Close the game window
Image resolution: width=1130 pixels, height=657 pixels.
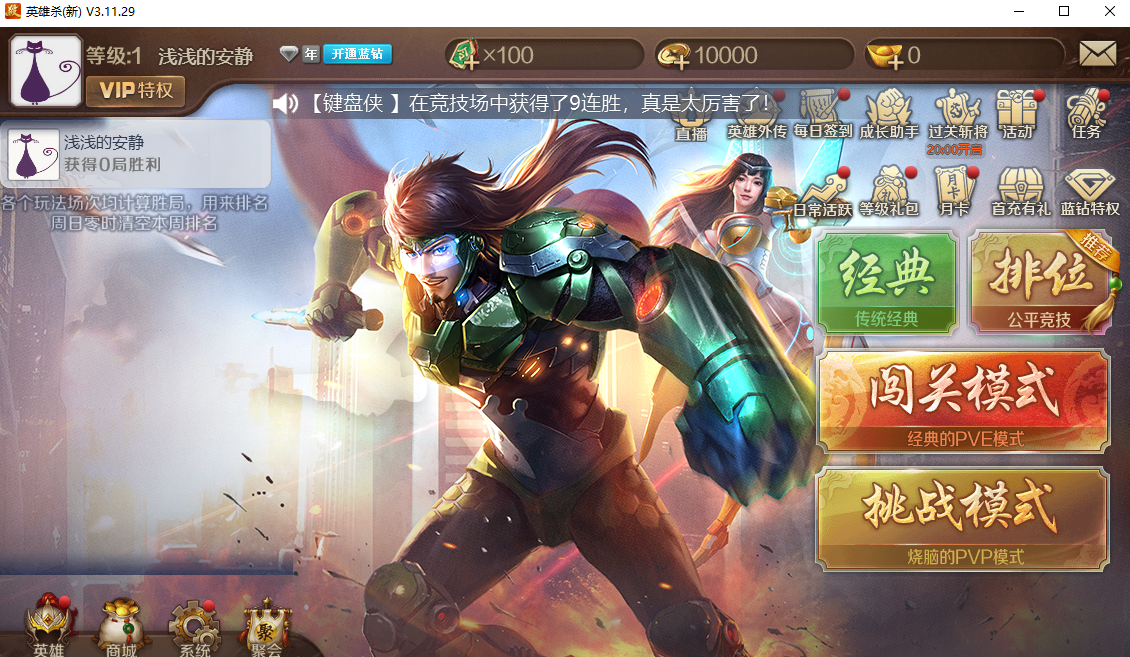point(1109,12)
